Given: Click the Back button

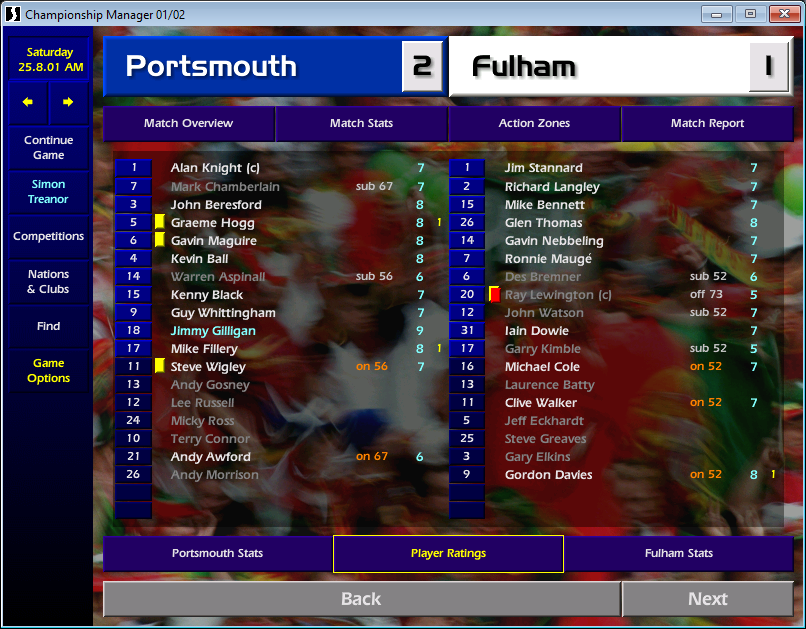Looking at the screenshot, I should (x=361, y=599).
